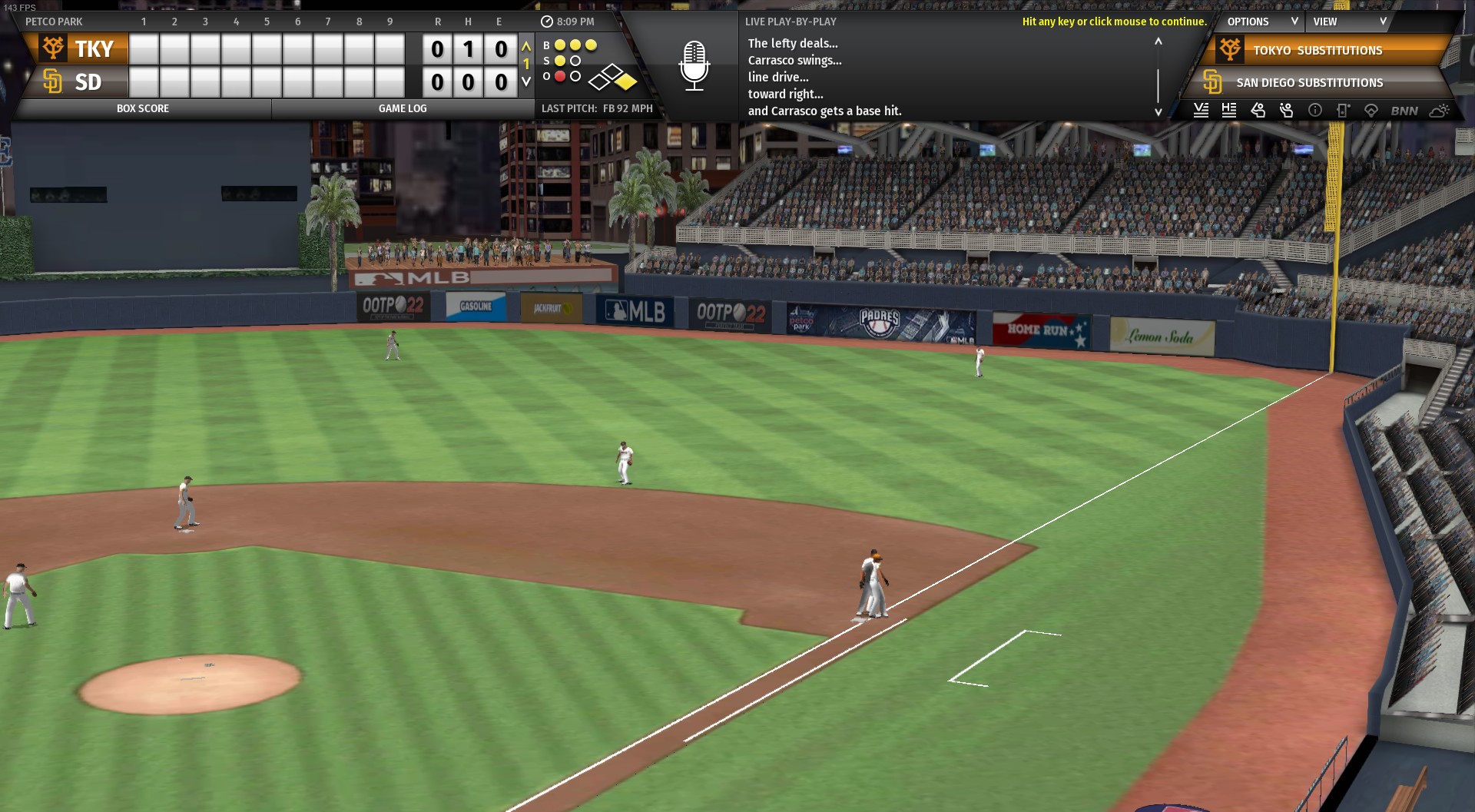Open the BNN news panel
1475x812 pixels.
click(x=1404, y=111)
